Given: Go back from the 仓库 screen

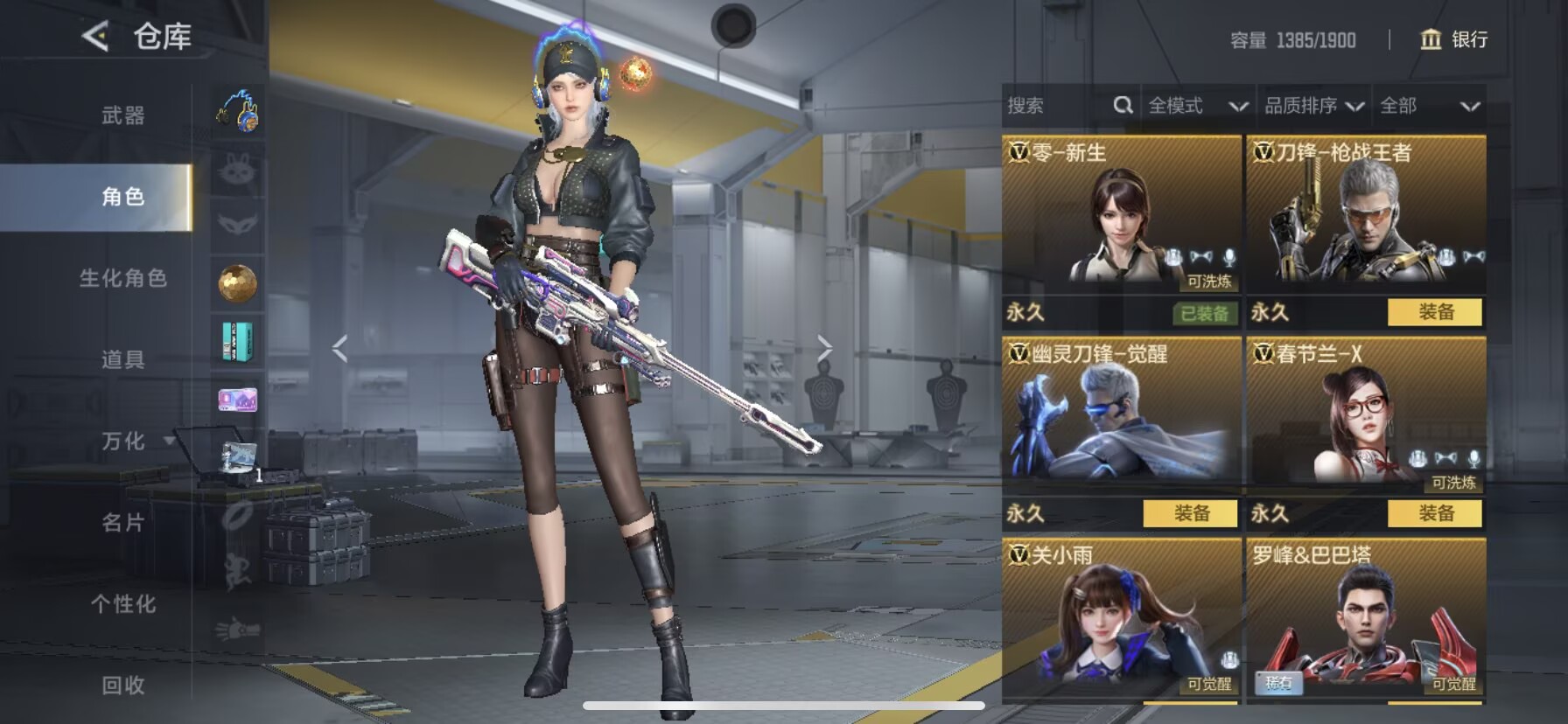Looking at the screenshot, I should pyautogui.click(x=95, y=37).
